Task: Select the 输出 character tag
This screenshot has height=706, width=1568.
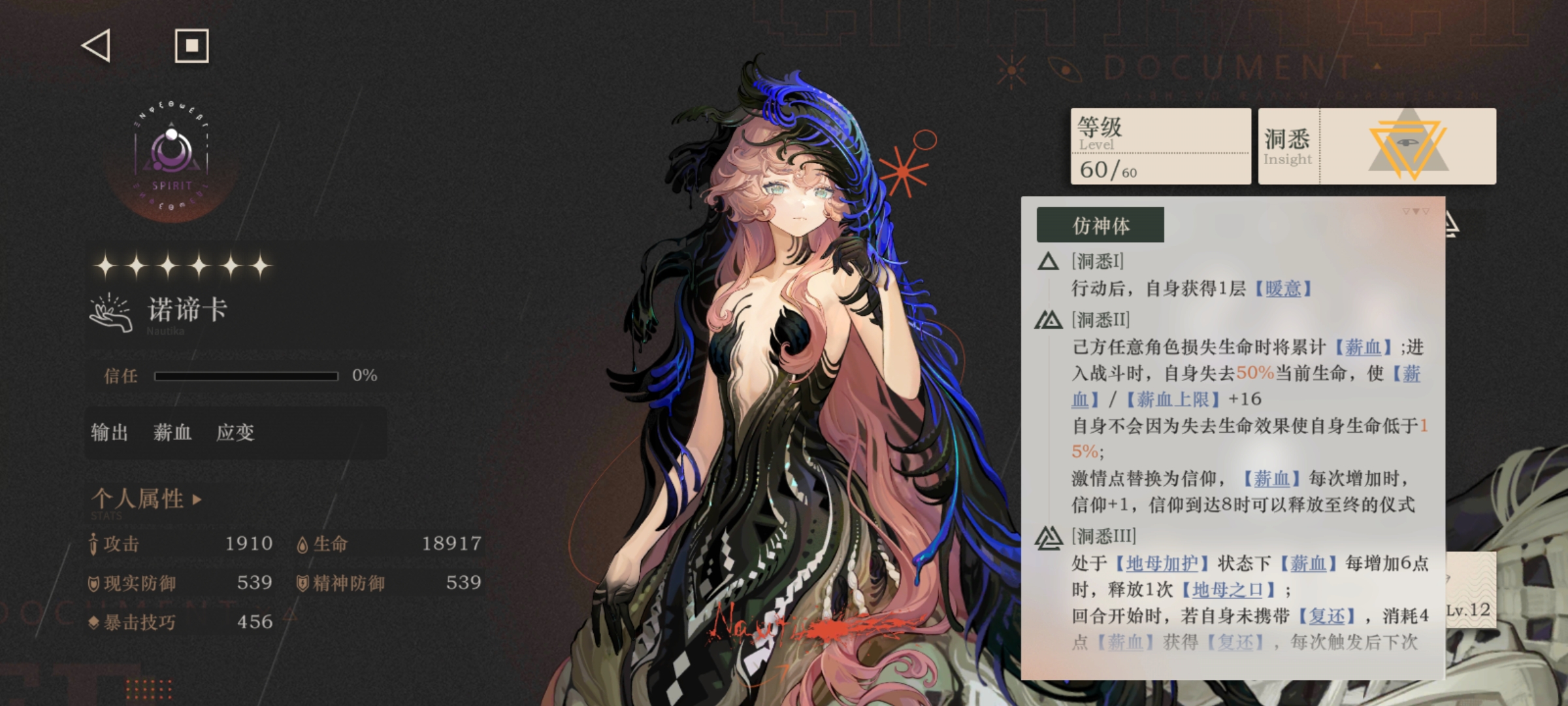Action: click(x=110, y=433)
